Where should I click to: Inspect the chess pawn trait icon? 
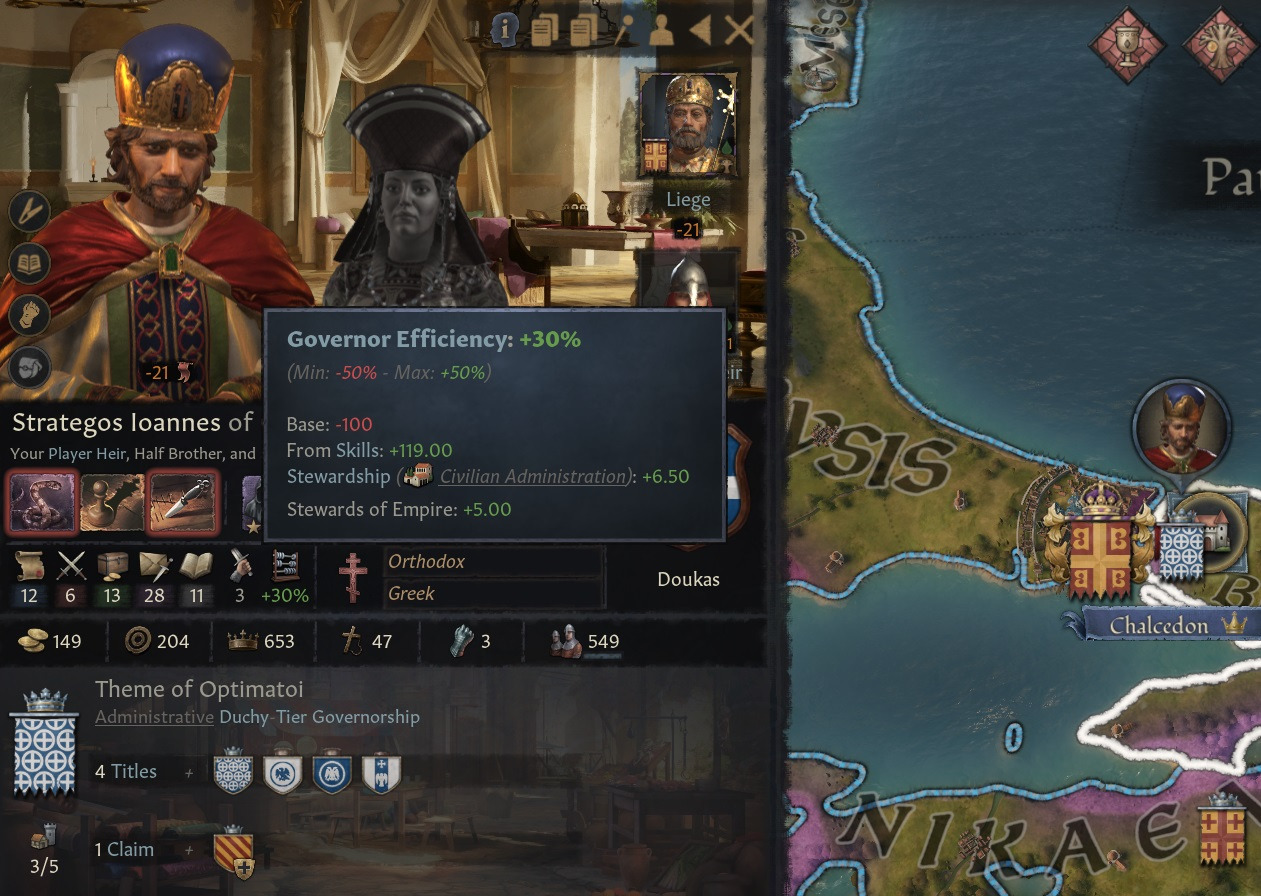[111, 503]
